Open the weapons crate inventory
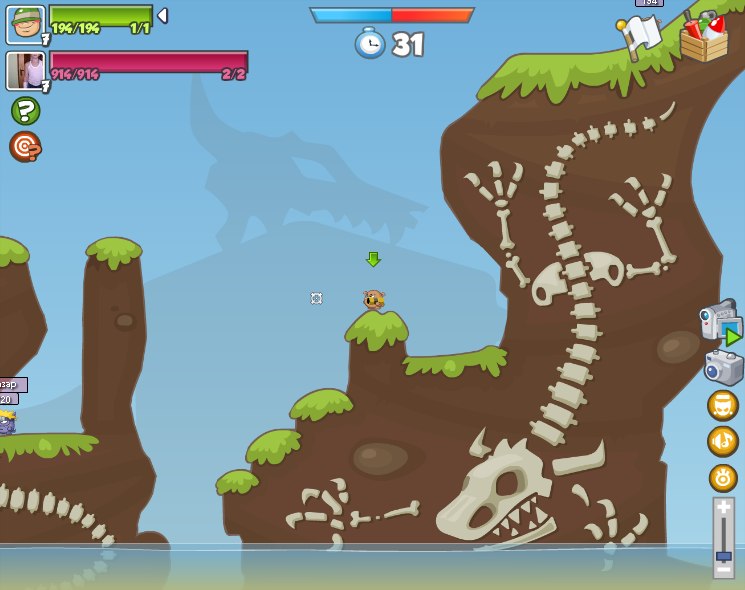This screenshot has width=745, height=590. [704, 39]
